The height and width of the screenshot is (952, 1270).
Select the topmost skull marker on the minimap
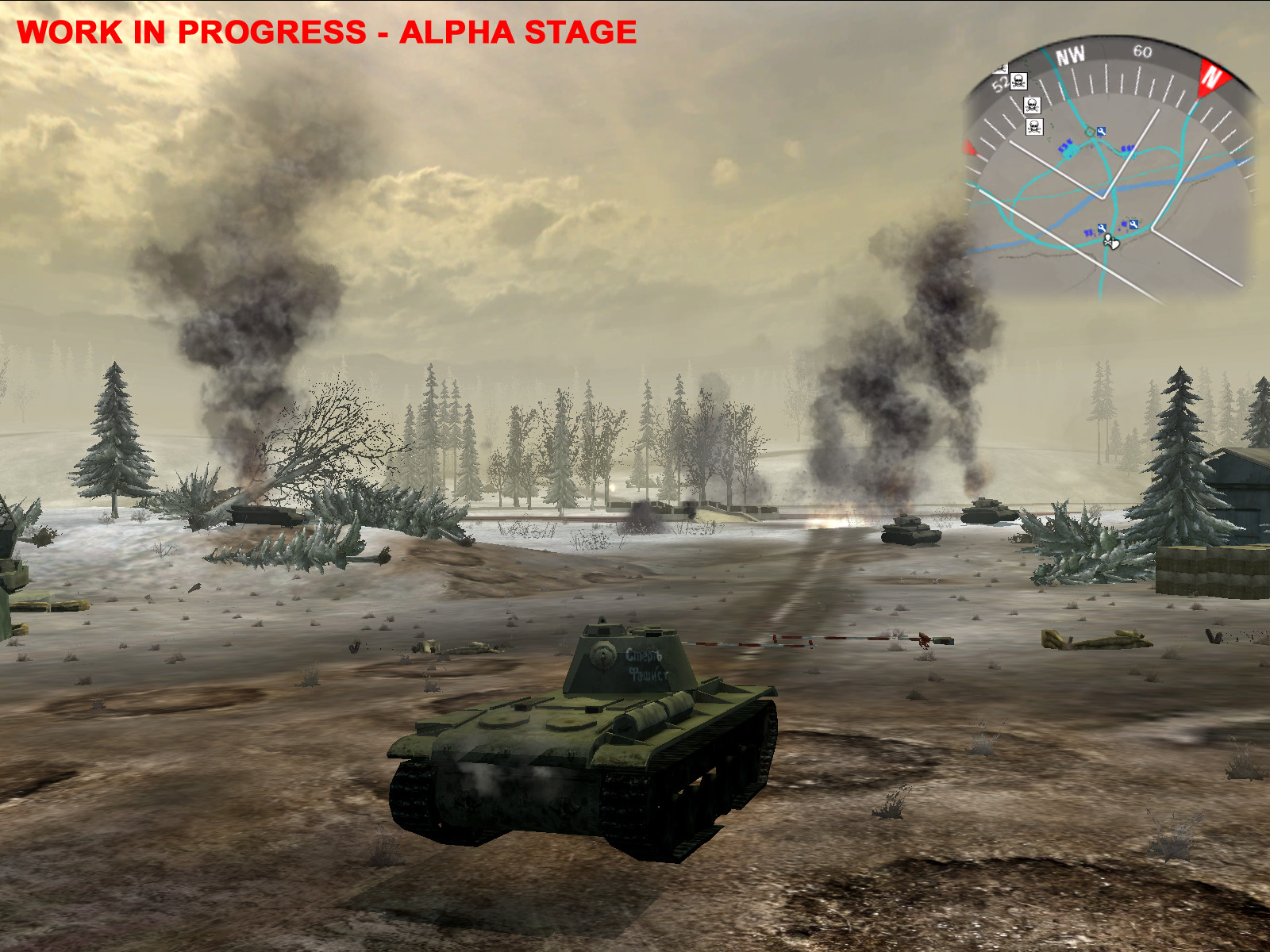[x=1018, y=80]
